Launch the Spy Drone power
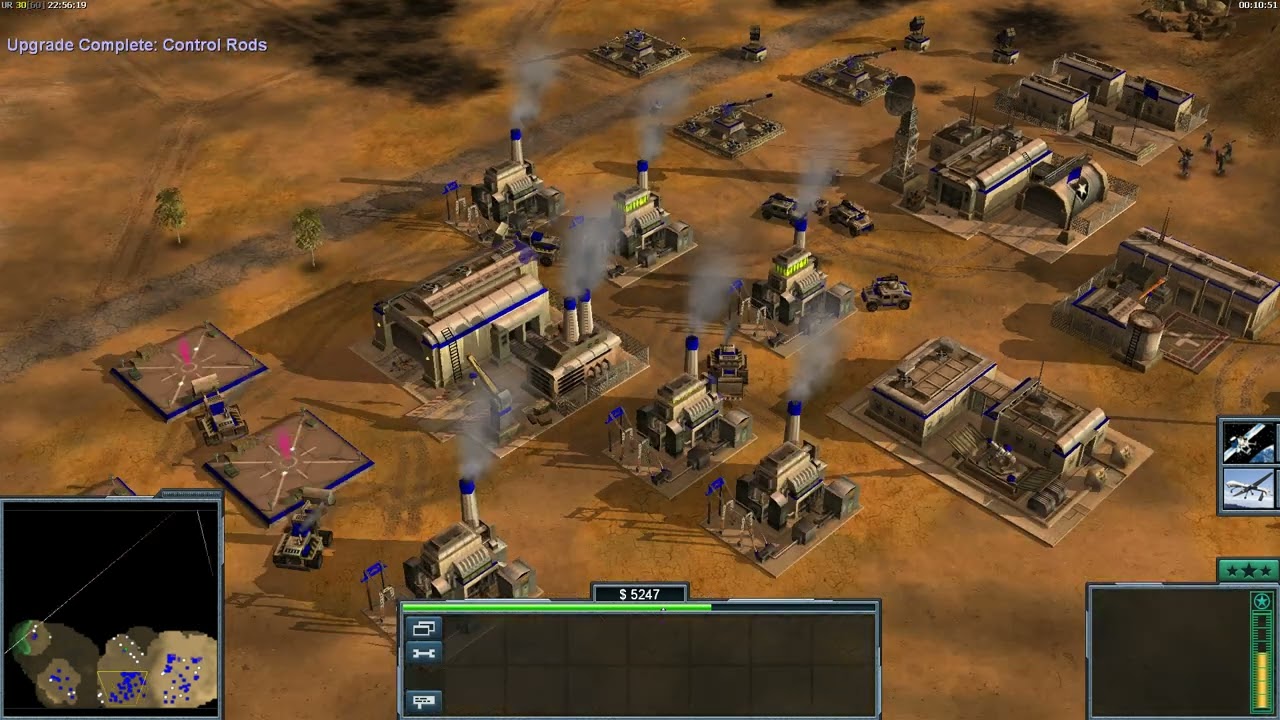 click(x=1248, y=489)
